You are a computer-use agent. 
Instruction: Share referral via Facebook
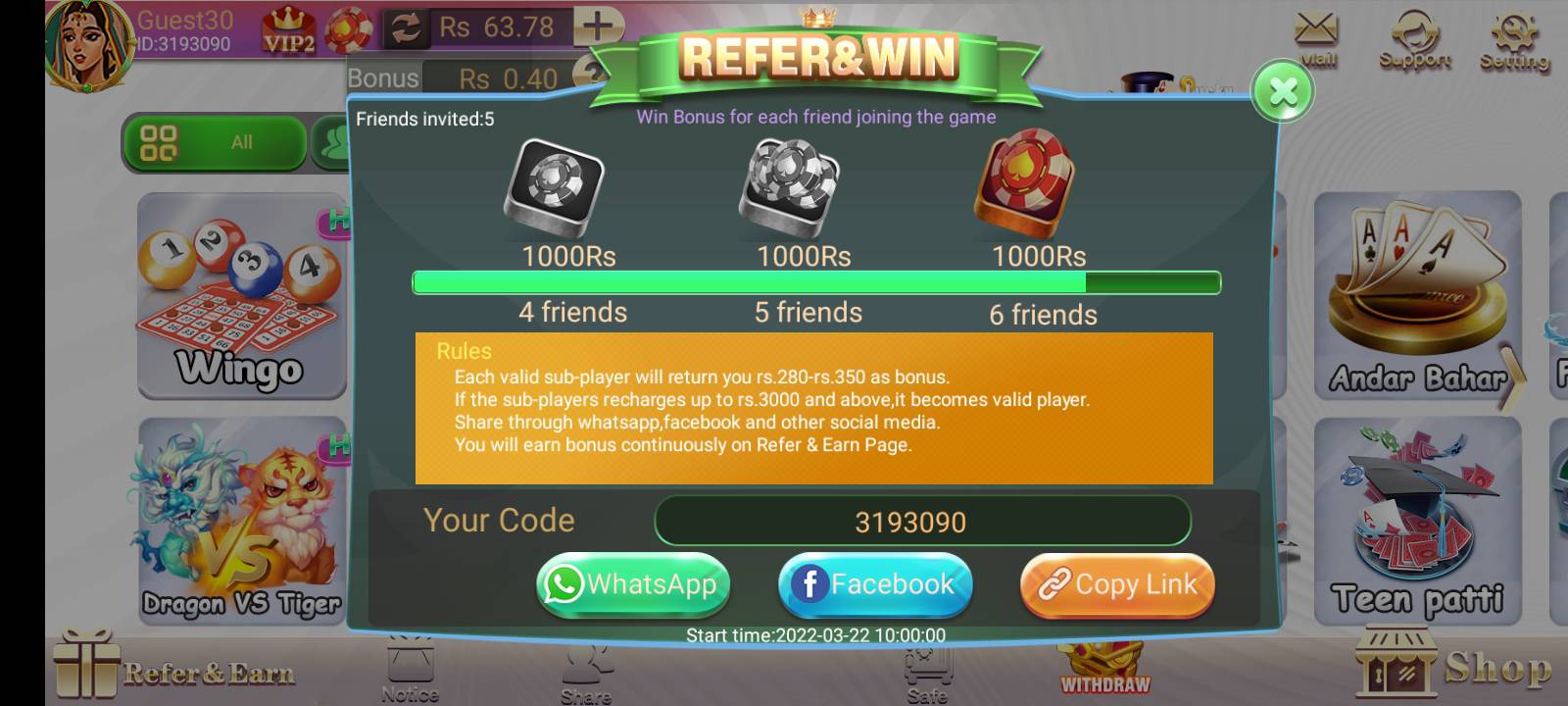pos(875,584)
